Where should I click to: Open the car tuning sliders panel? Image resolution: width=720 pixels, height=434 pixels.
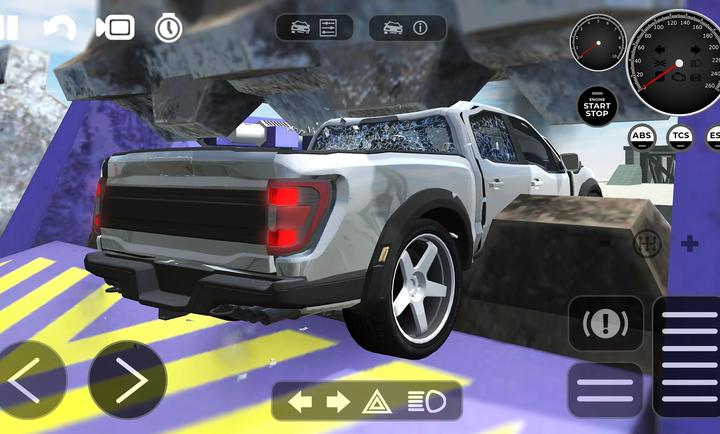click(x=314, y=28)
